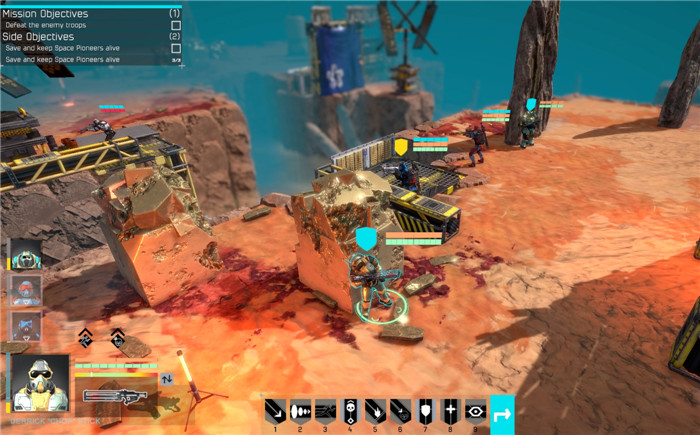Use the plus-sign heal ability in slot 8
This screenshot has height=435, width=700.
(x=450, y=410)
